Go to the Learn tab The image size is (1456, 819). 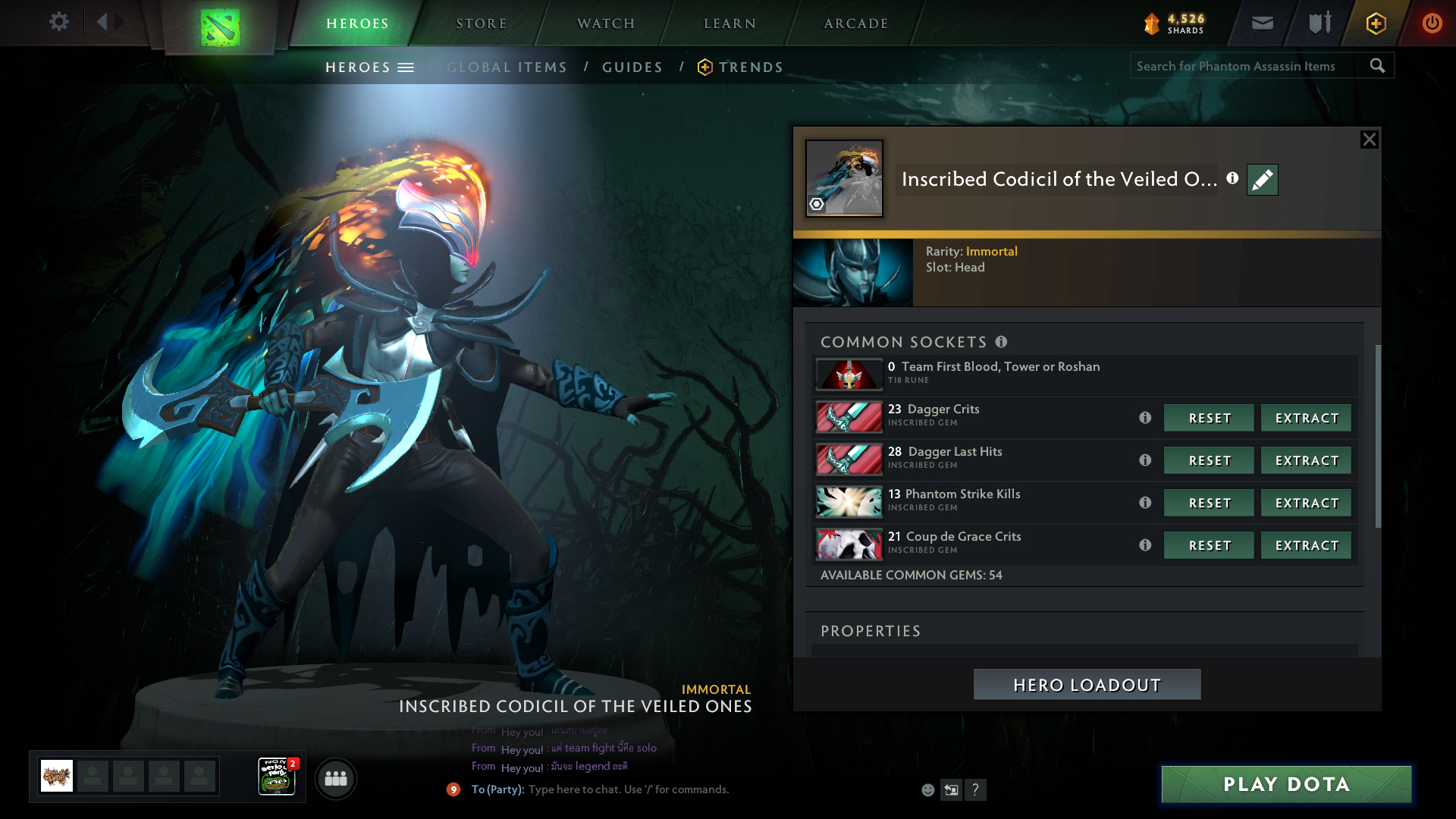tap(730, 24)
